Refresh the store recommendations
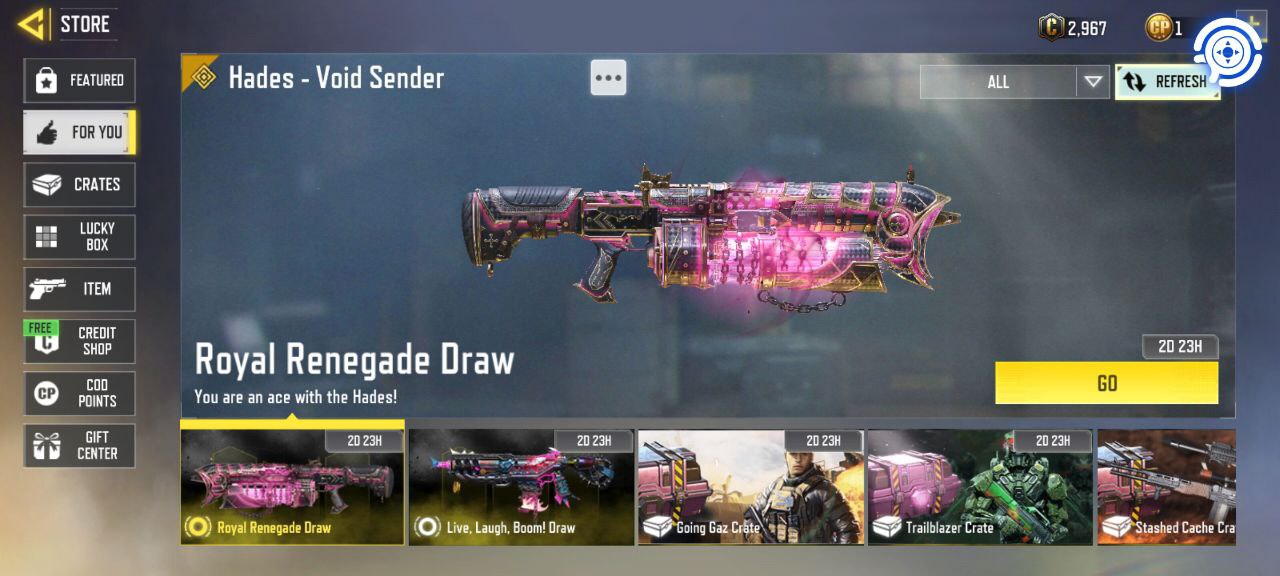This screenshot has height=576, width=1280. [x=1166, y=82]
